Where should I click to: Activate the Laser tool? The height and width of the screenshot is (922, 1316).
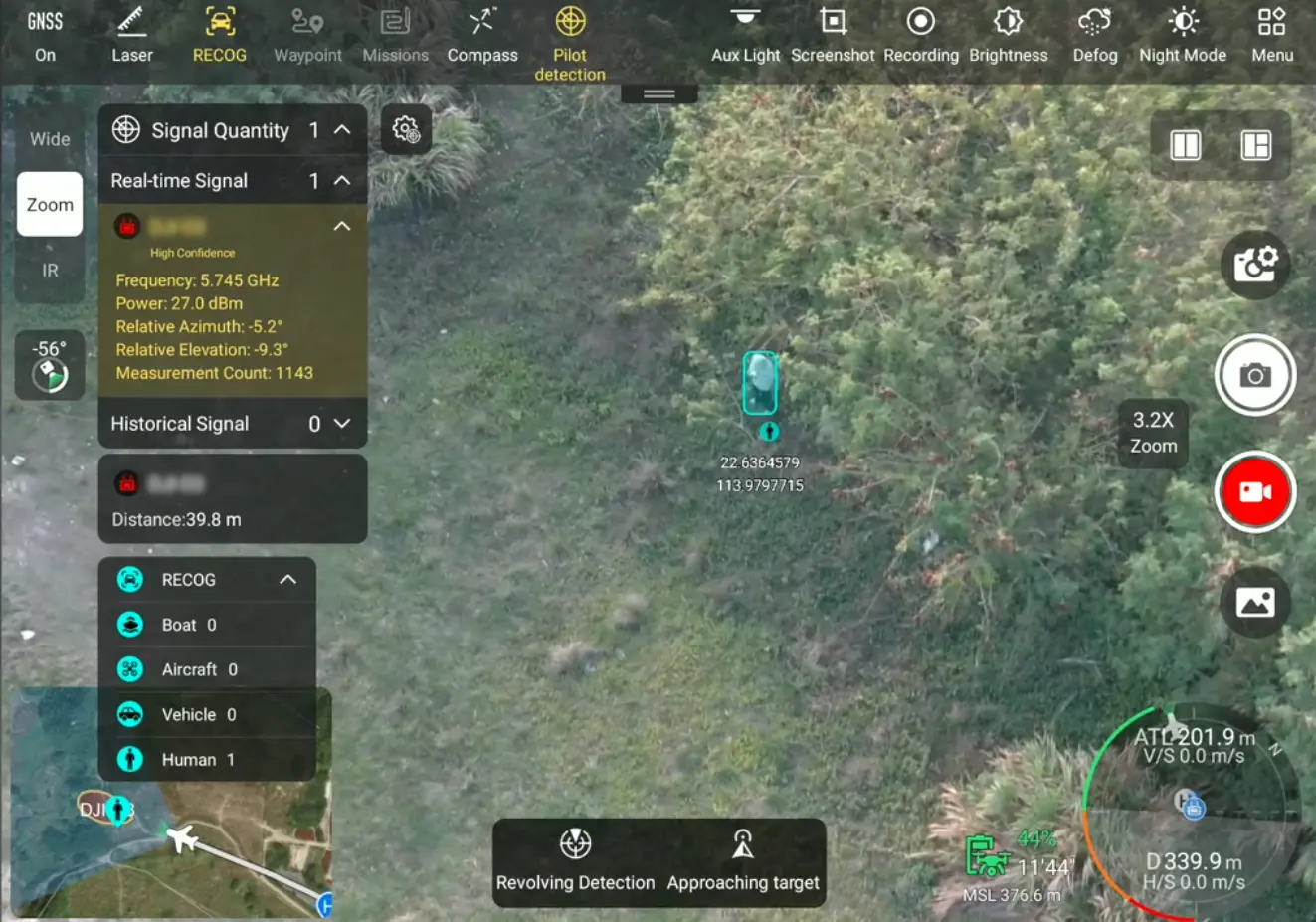click(132, 35)
